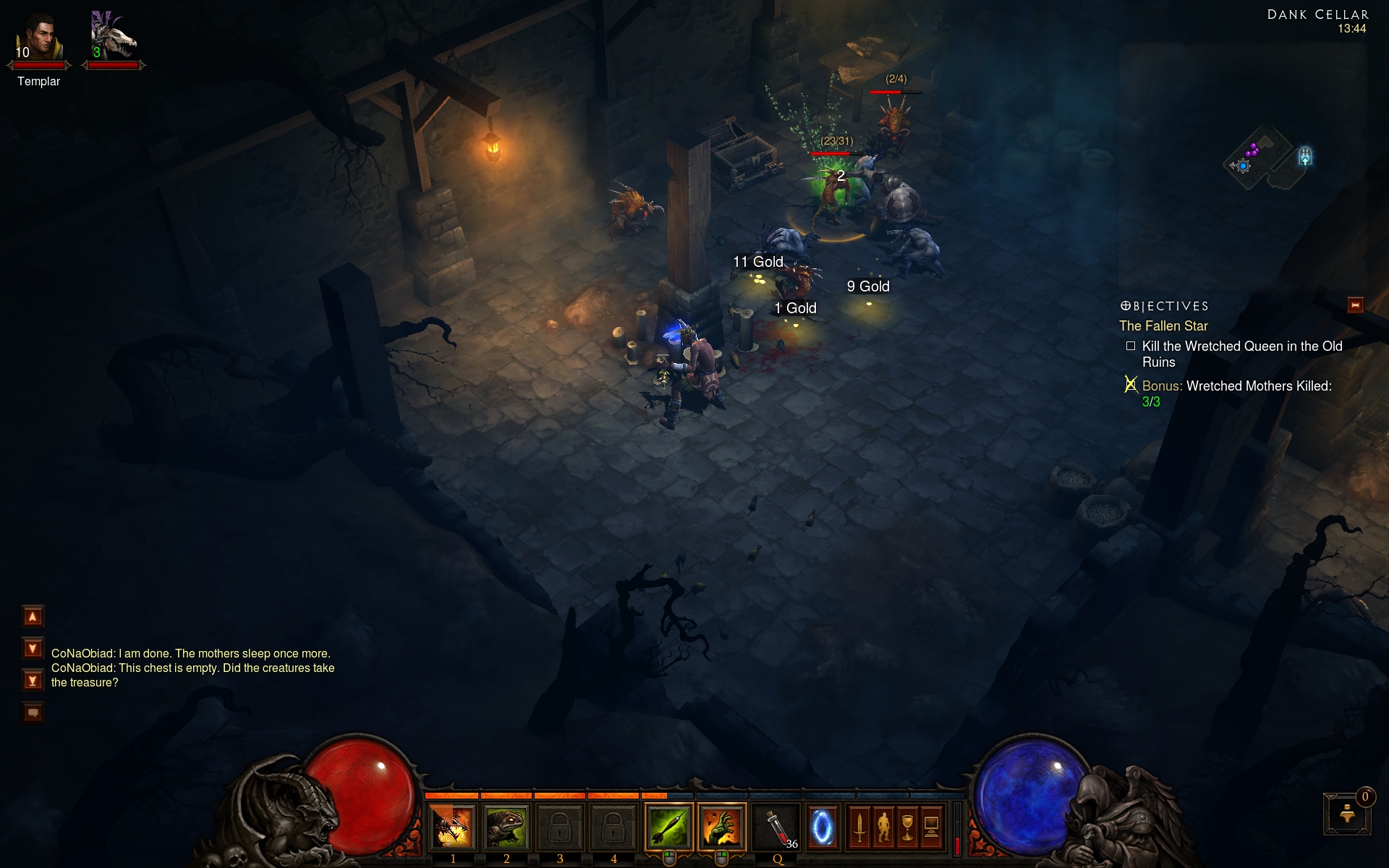Use the Plague of Toads skill
This screenshot has width=1389, height=868.
pyautogui.click(x=506, y=827)
